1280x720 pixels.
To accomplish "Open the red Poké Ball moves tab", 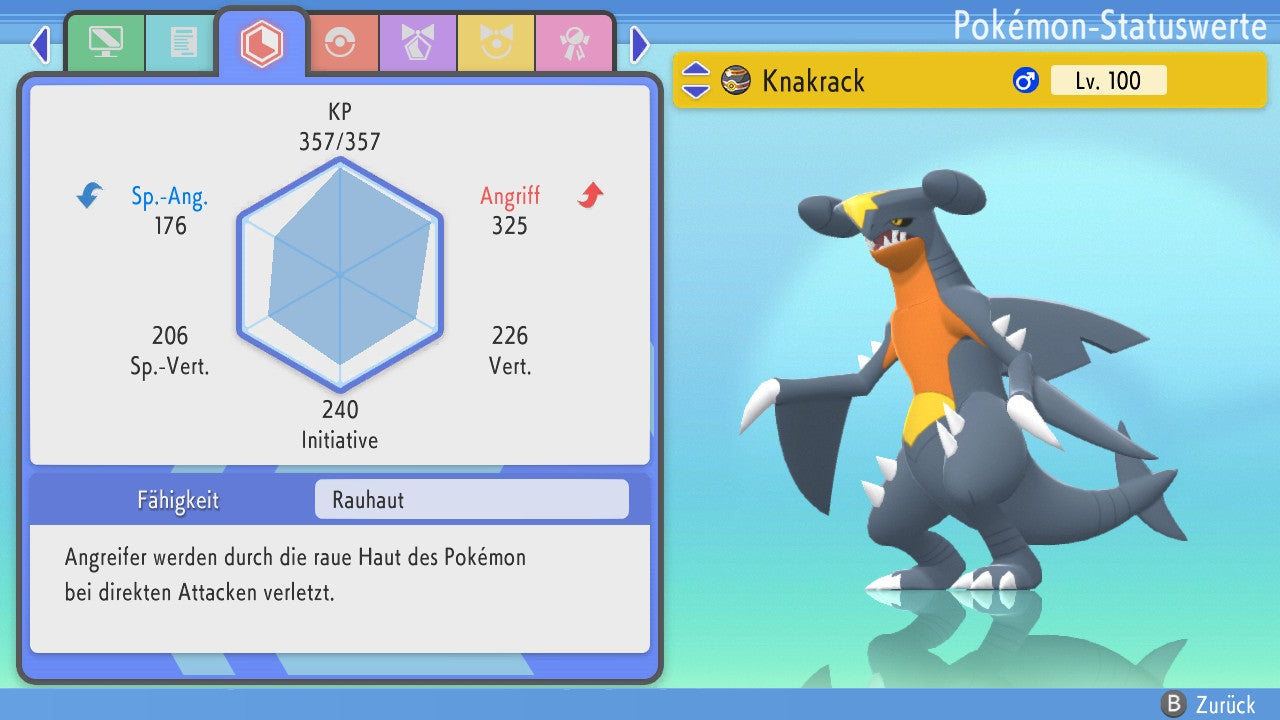I will [341, 42].
